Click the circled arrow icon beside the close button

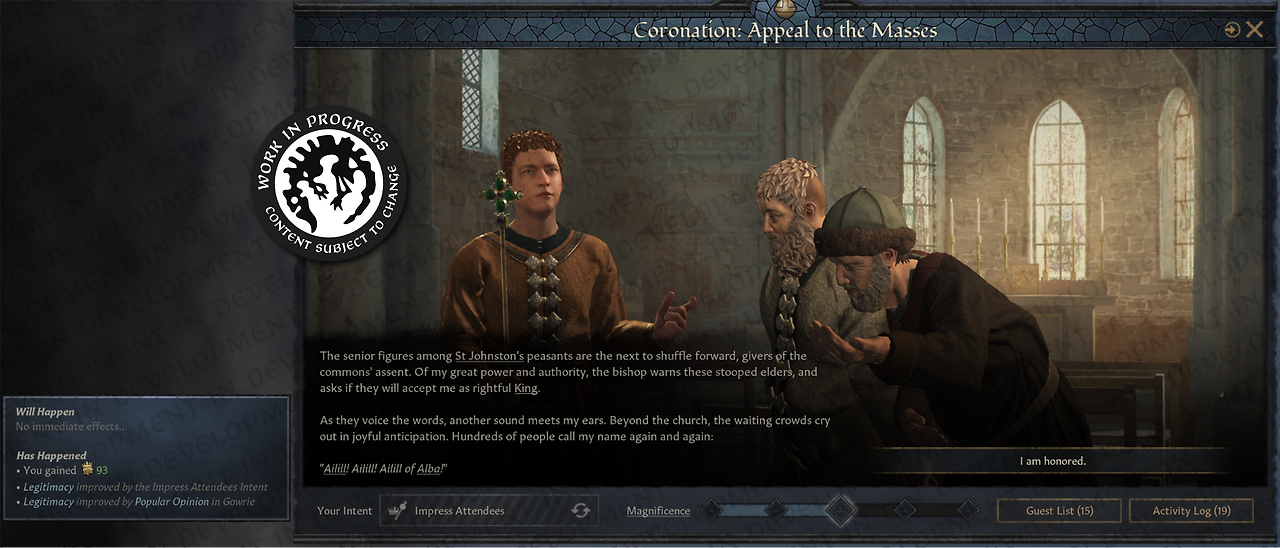click(1232, 30)
